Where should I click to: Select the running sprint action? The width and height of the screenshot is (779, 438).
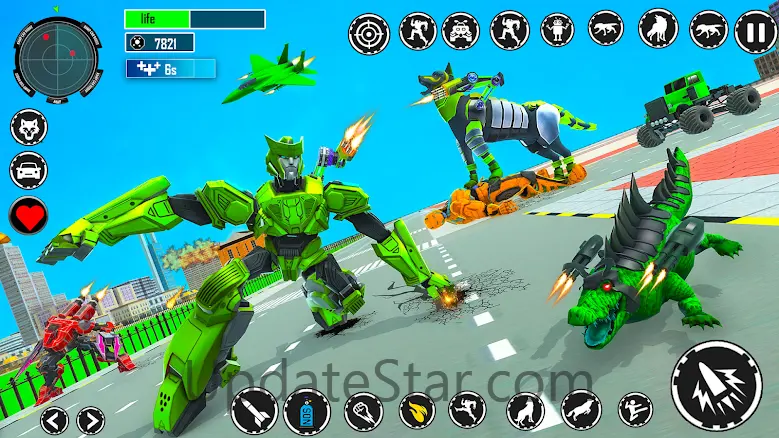tap(467, 410)
